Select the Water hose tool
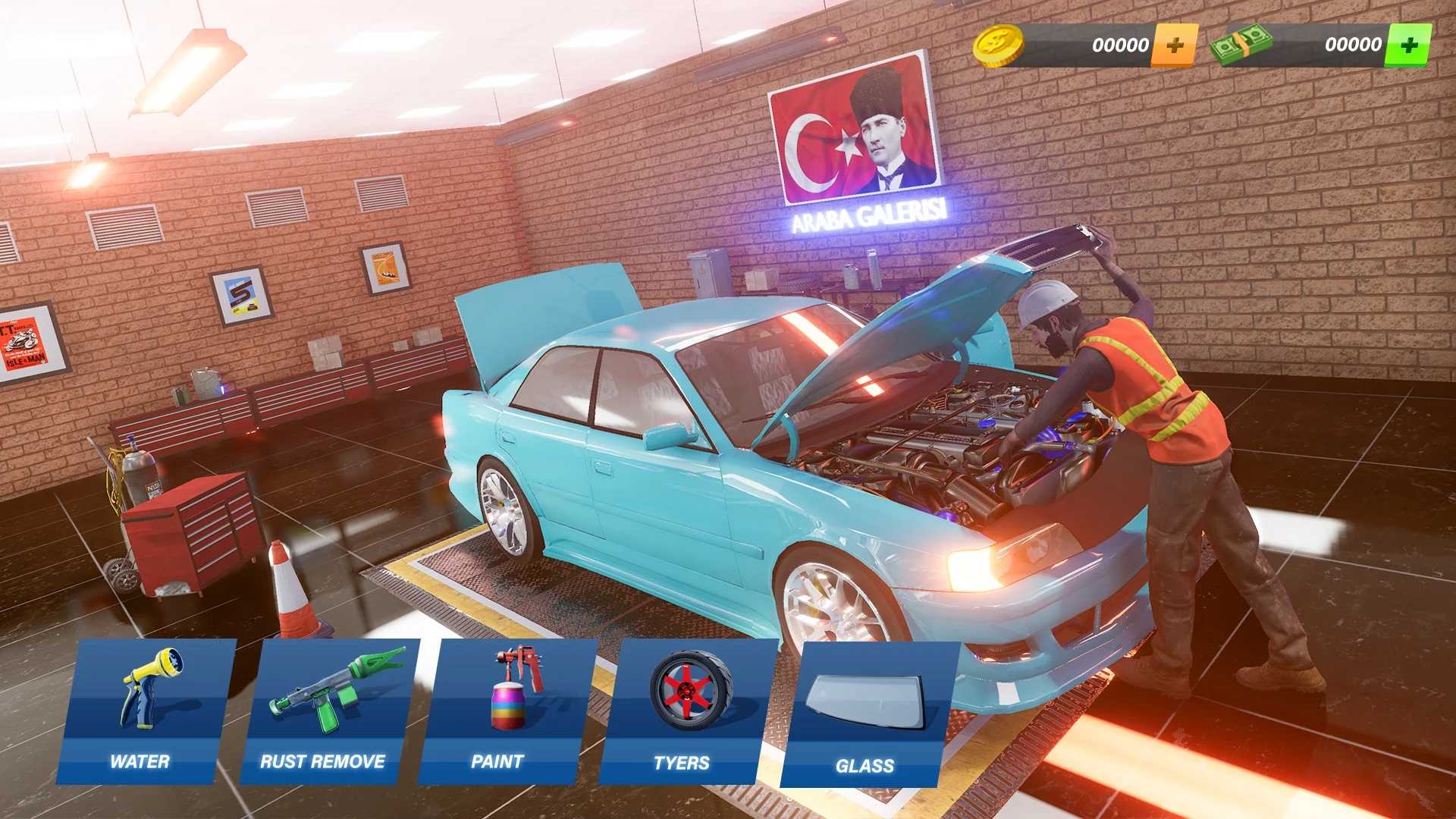The height and width of the screenshot is (819, 1456). pos(144,711)
